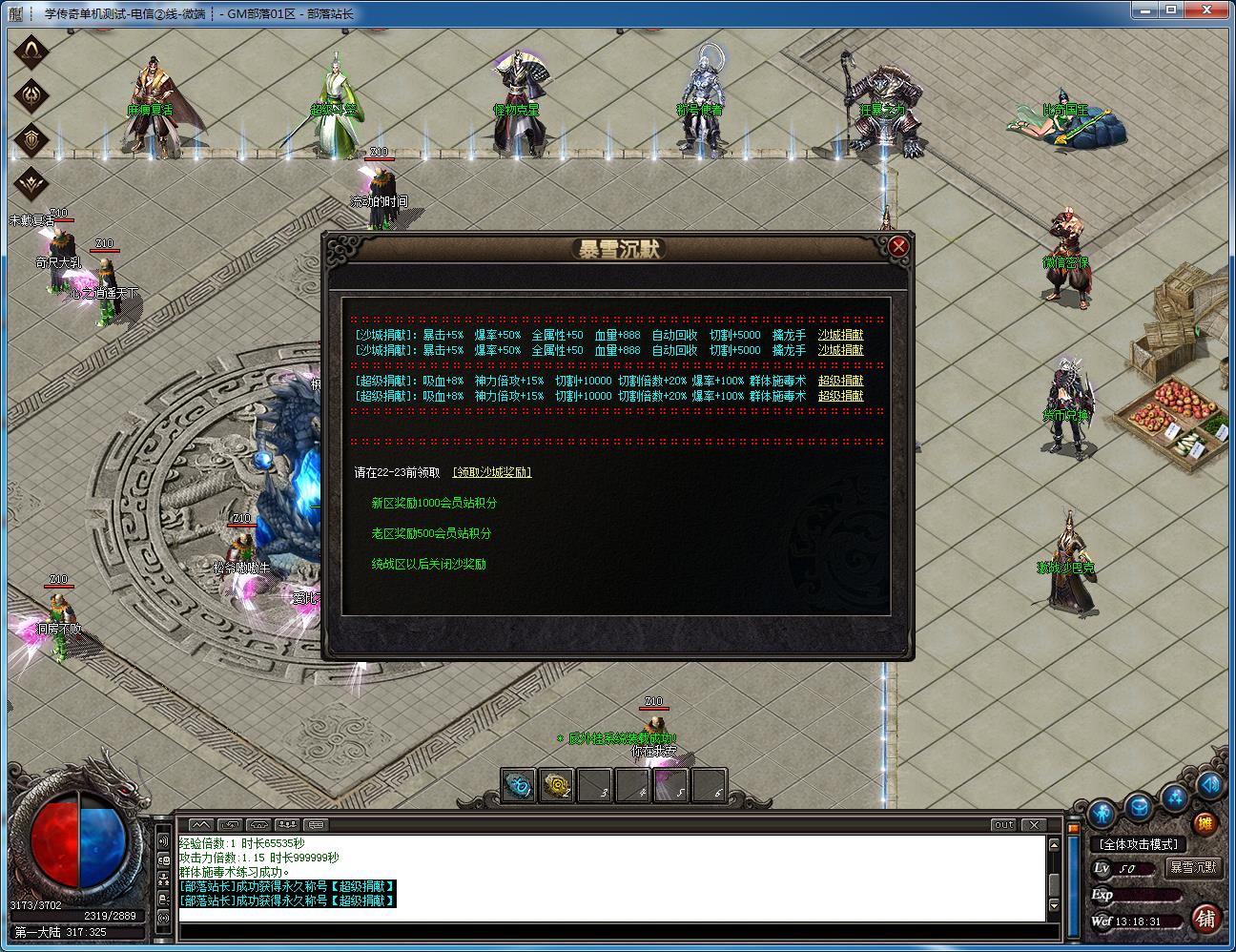Close the chat panel with X button
The image size is (1236, 952).
click(1033, 824)
